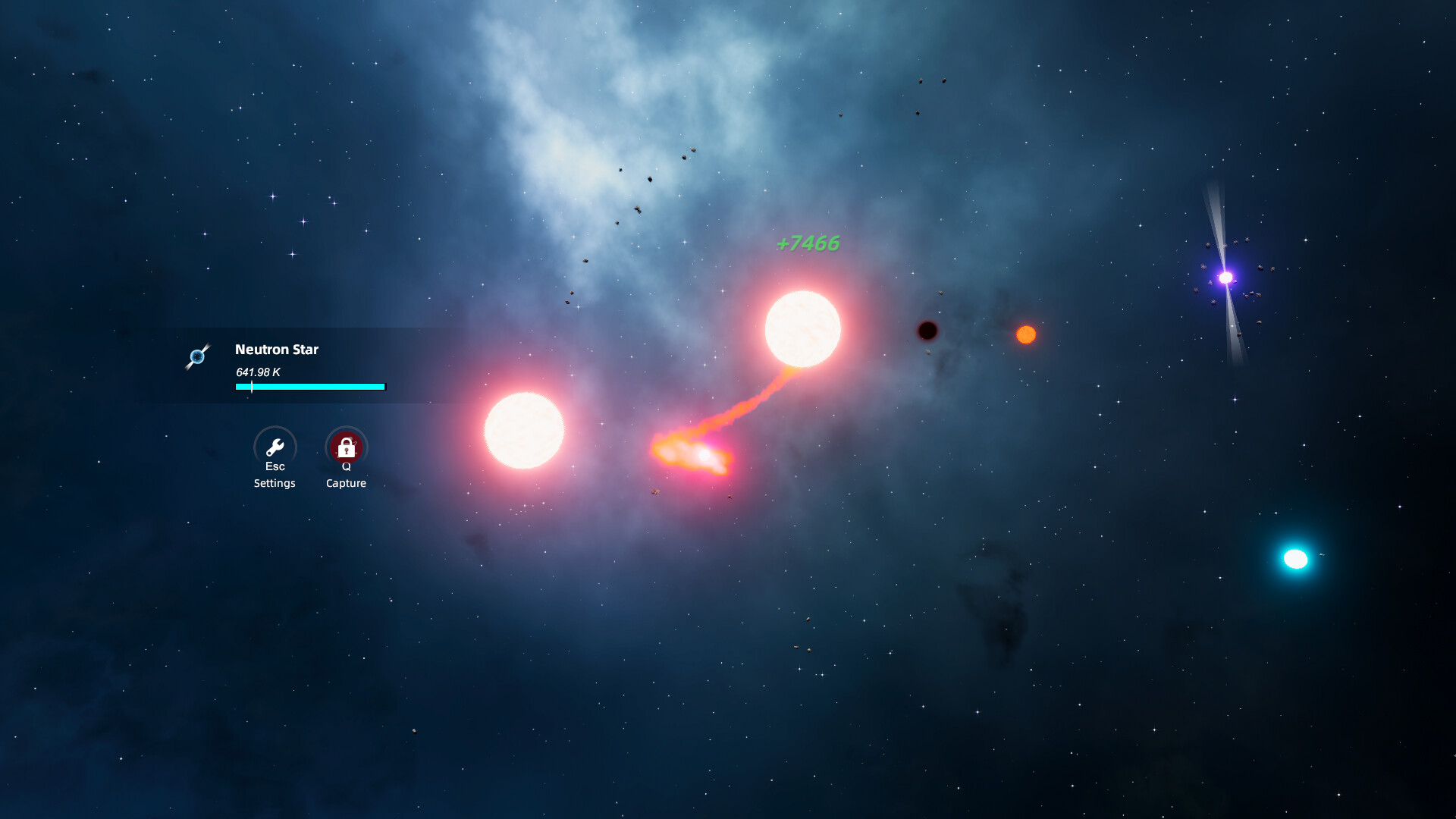Click the black hole right of the bright star
1456x819 pixels.
click(928, 331)
